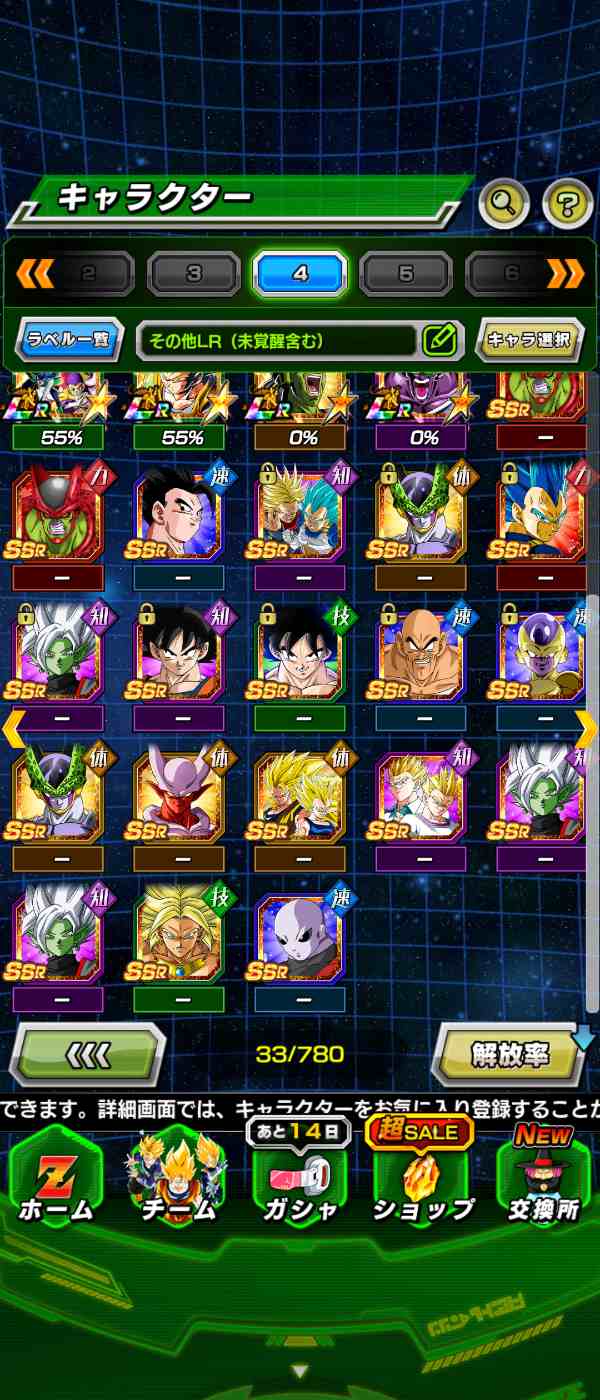Open the 解放率 button

coord(510,1054)
